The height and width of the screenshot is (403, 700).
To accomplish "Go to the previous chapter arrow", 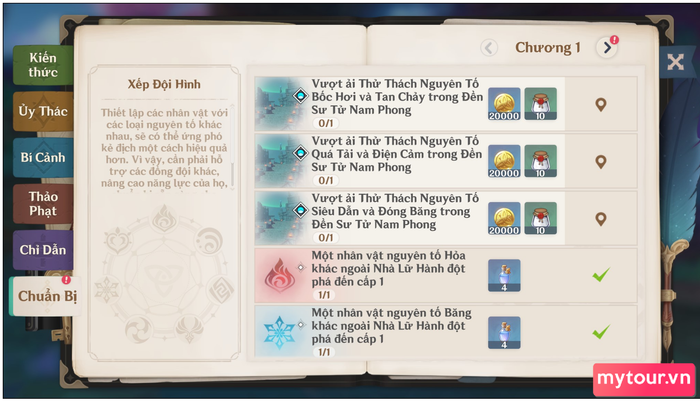I will pos(489,47).
